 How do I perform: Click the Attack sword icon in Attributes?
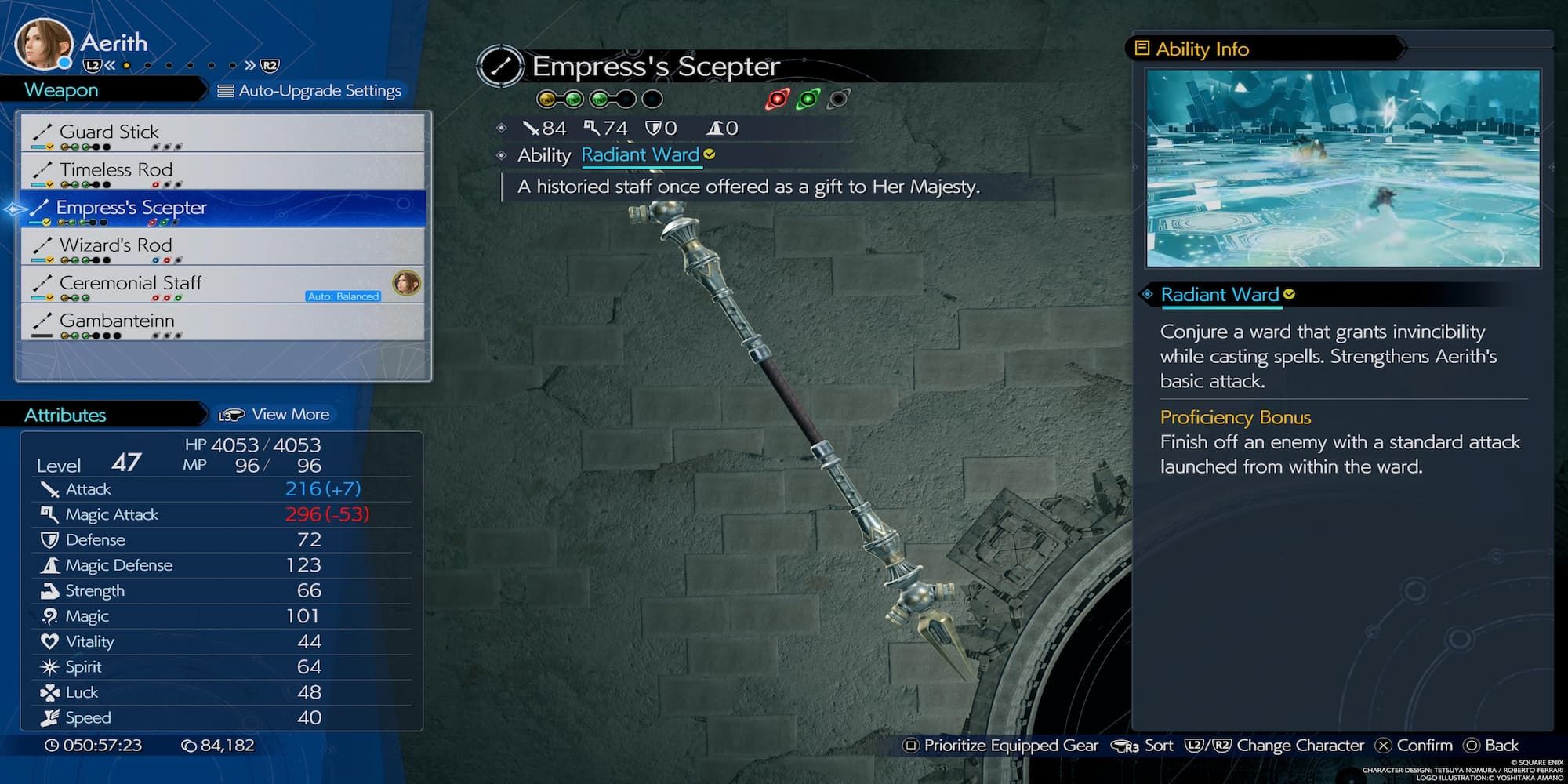50,488
